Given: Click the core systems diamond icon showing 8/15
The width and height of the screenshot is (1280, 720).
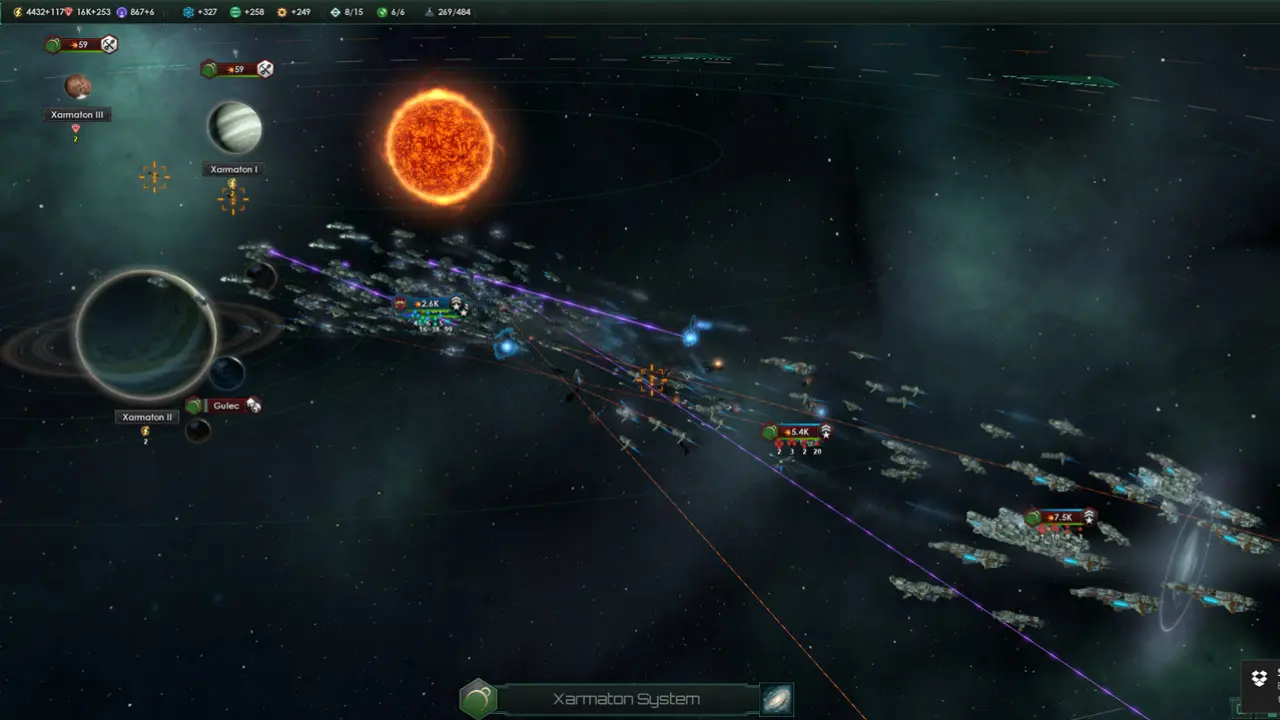Looking at the screenshot, I should tap(335, 10).
